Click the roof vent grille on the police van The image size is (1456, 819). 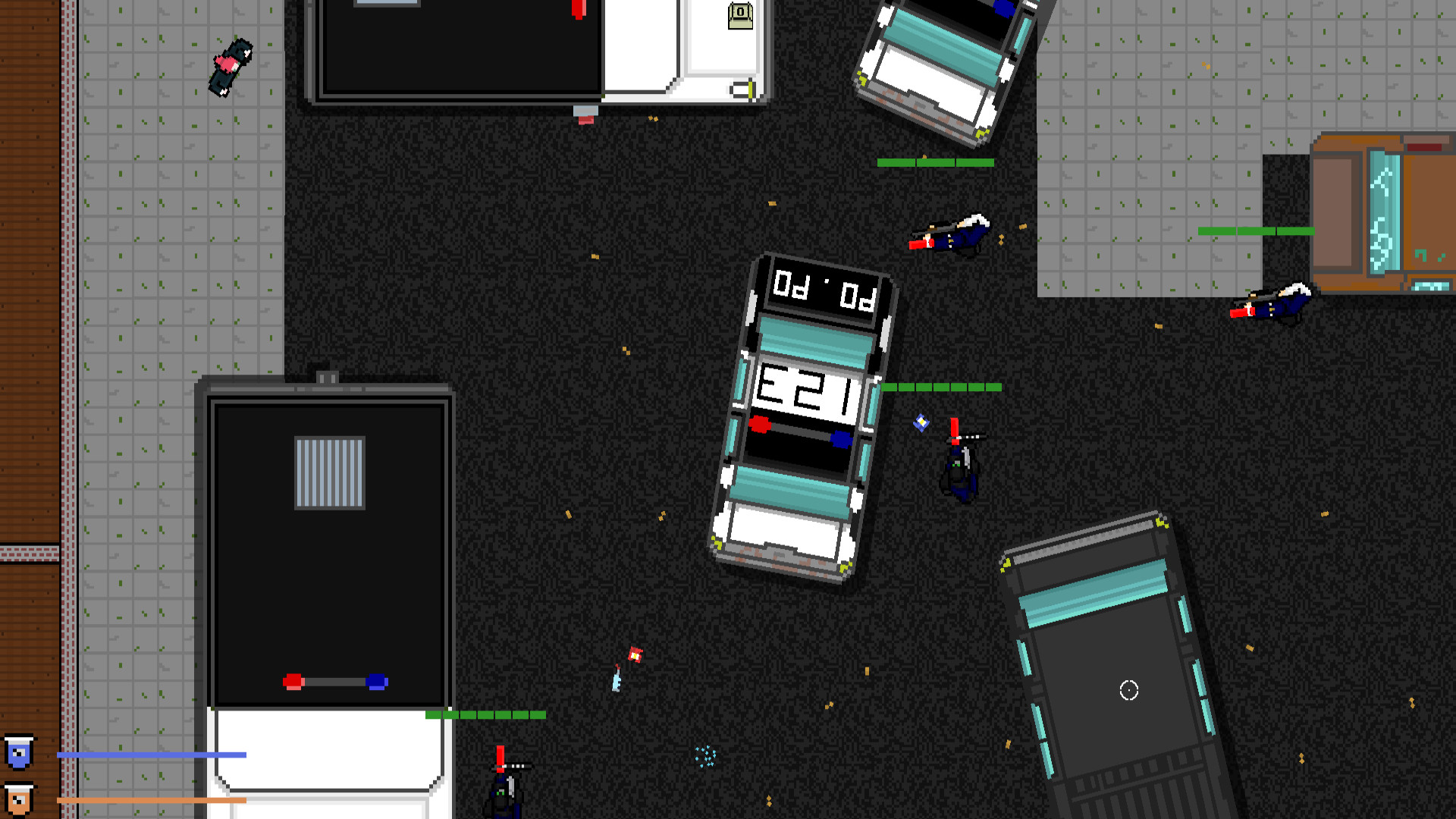point(328,471)
